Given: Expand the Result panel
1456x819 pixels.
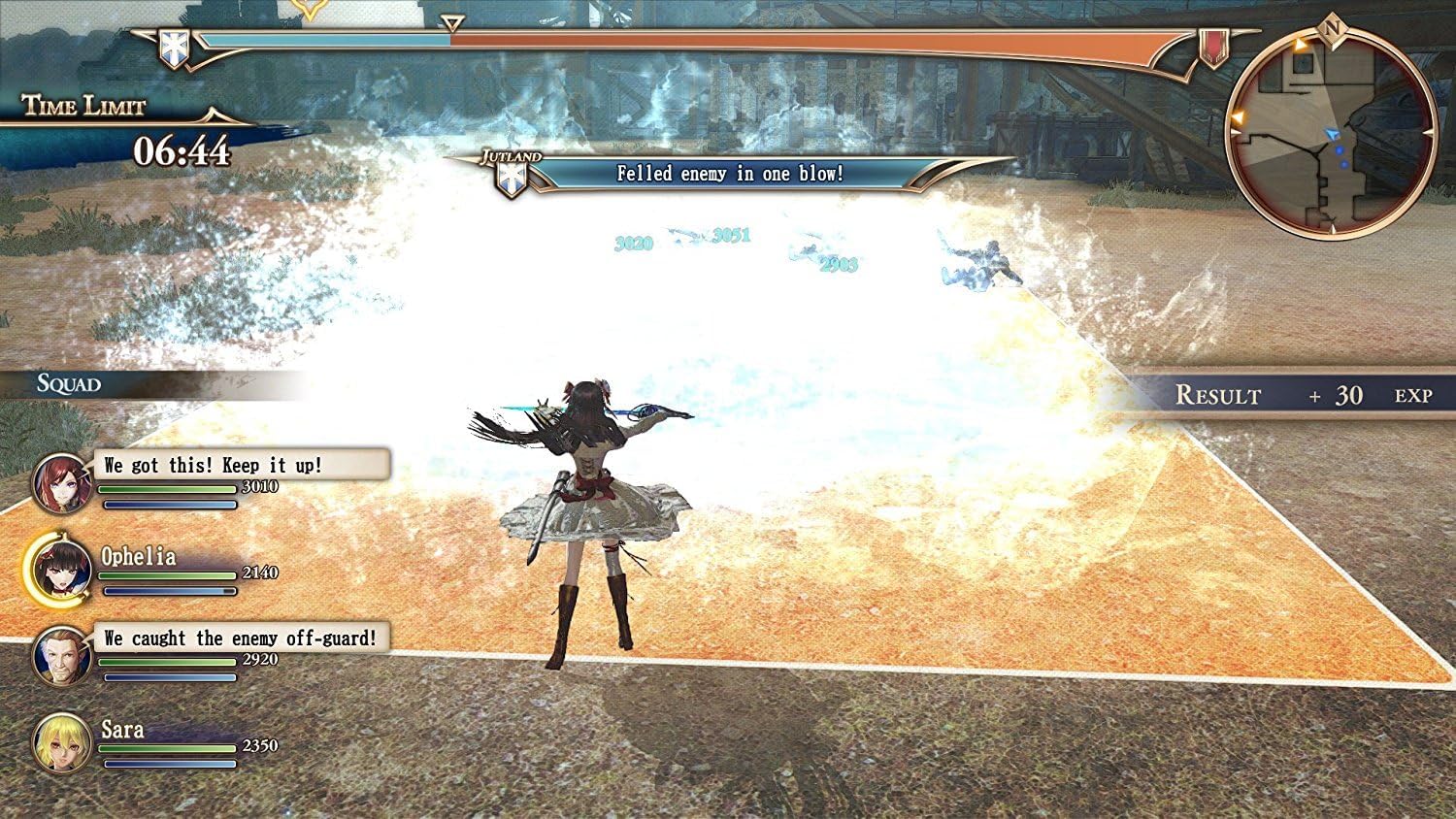Looking at the screenshot, I should tap(1218, 395).
